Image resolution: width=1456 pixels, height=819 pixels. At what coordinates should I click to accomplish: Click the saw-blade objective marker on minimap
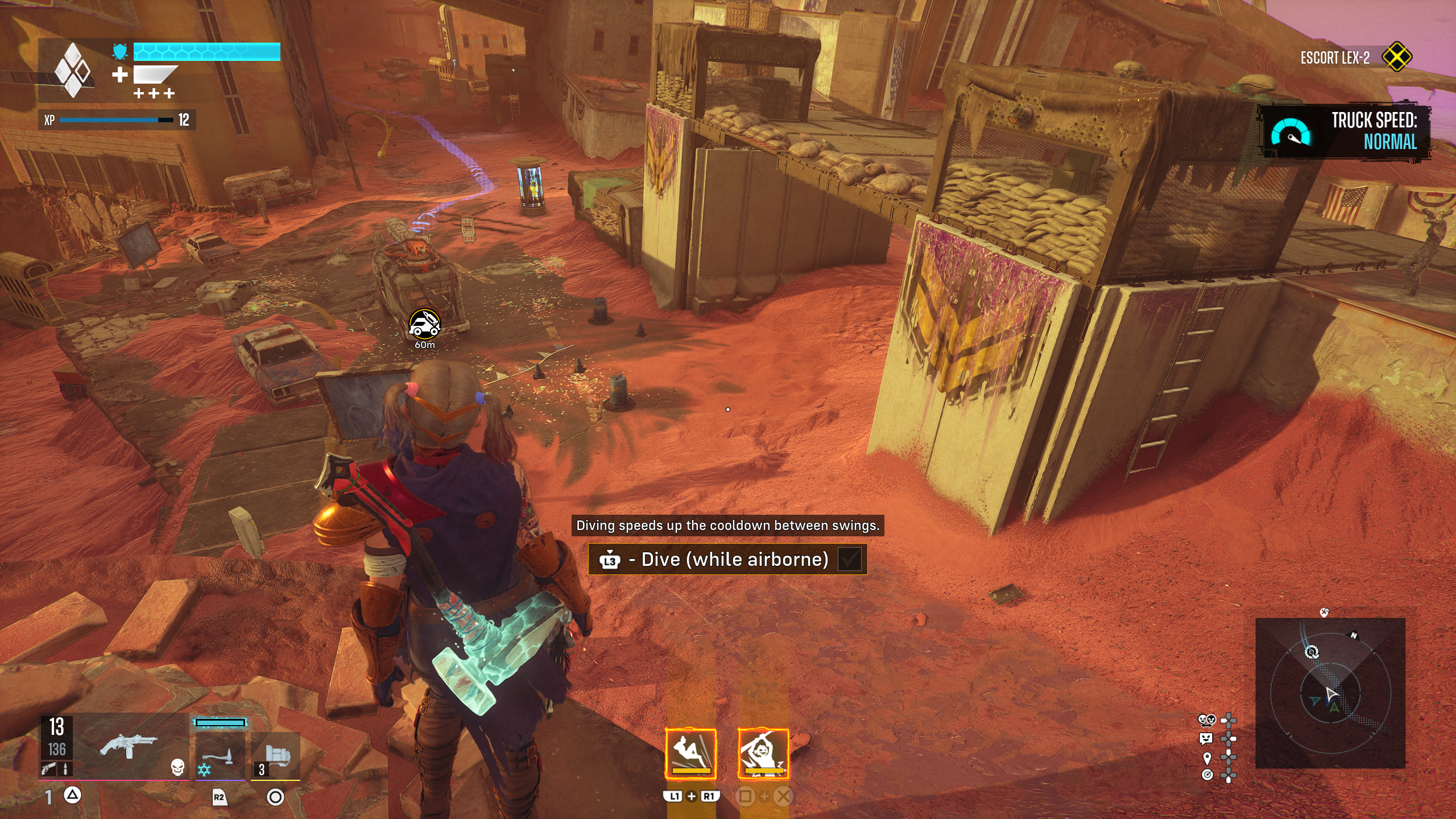point(1312,652)
